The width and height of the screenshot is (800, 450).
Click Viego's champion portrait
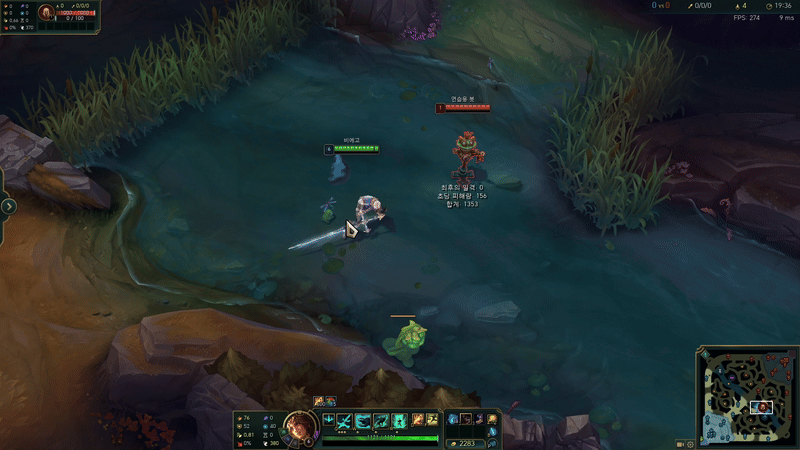pyautogui.click(x=296, y=425)
